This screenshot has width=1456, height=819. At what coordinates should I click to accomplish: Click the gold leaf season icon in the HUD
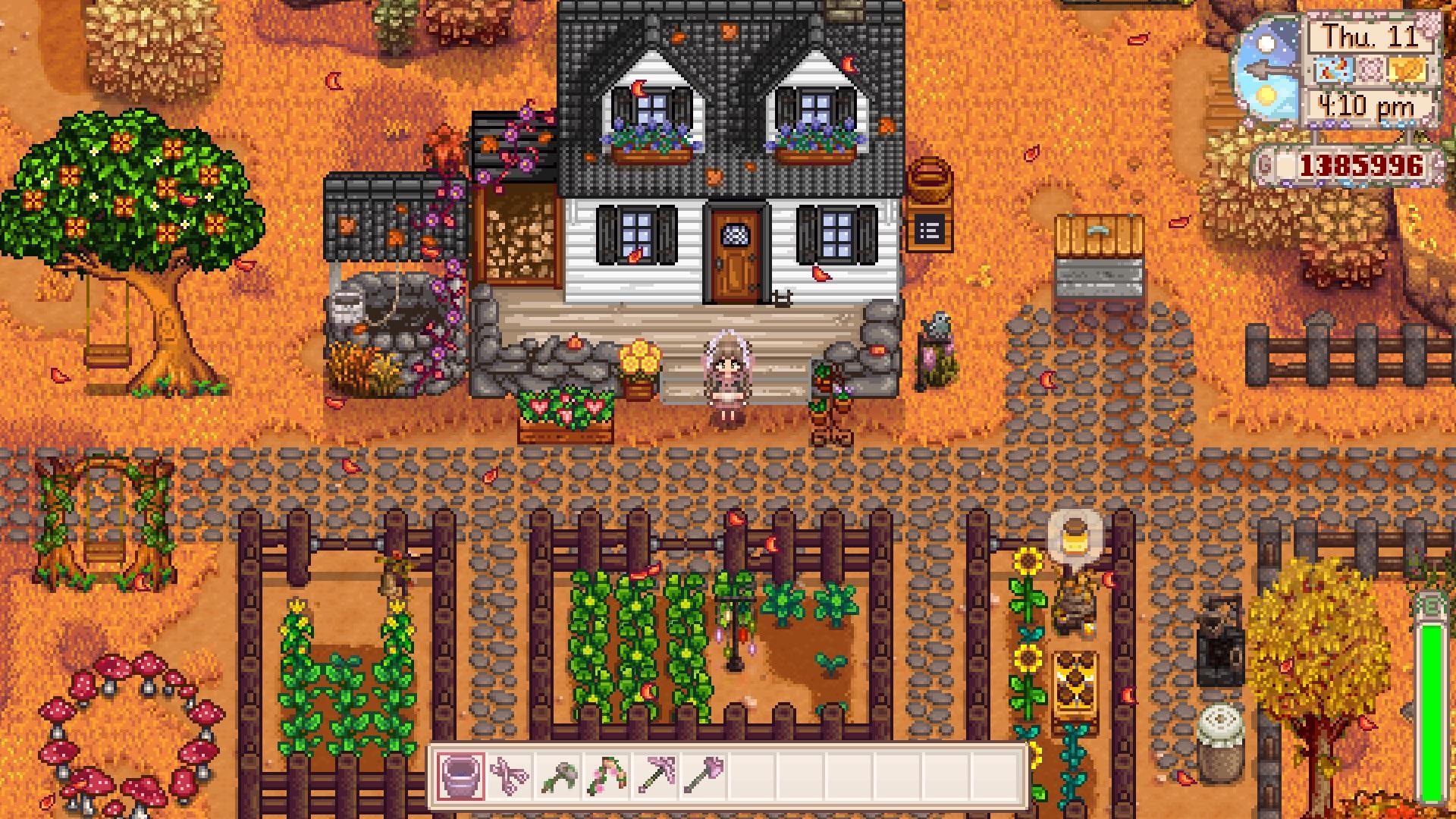pos(1407,71)
